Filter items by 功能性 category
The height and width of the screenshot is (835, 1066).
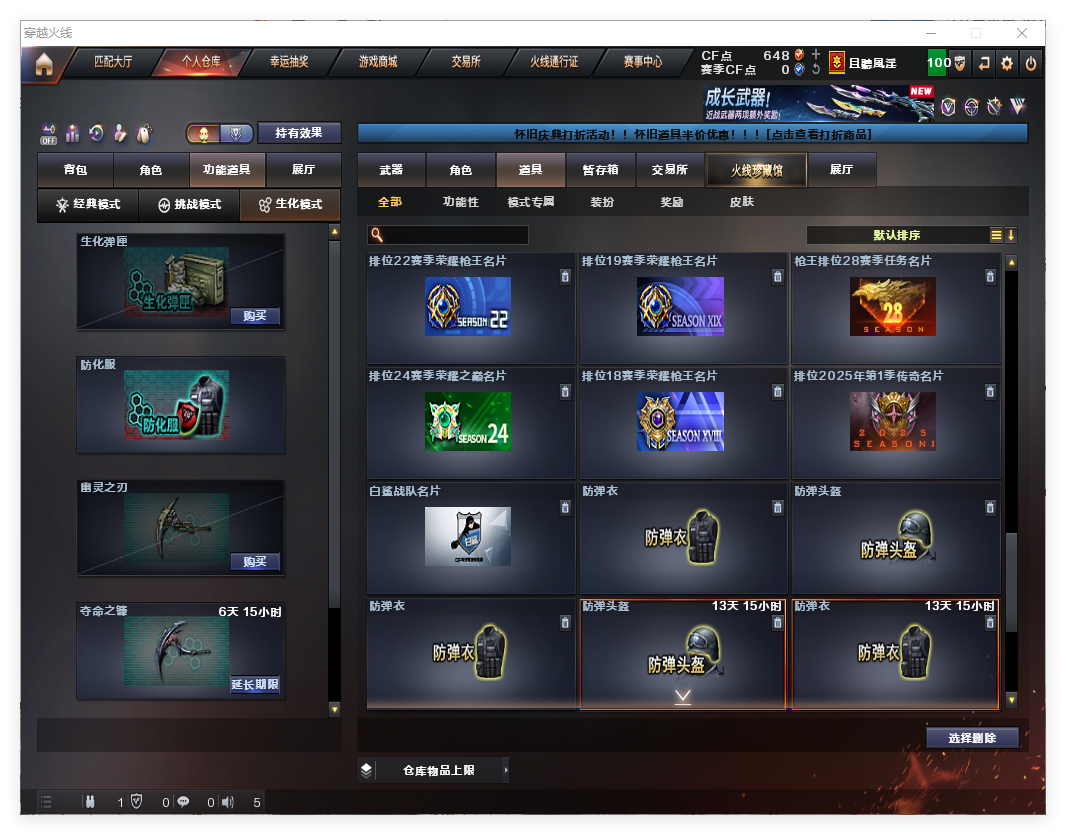click(461, 202)
